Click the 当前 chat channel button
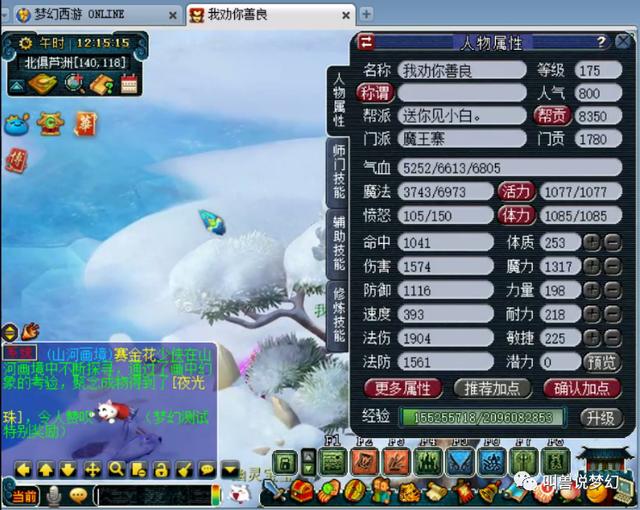The height and width of the screenshot is (510, 640). click(x=22, y=495)
